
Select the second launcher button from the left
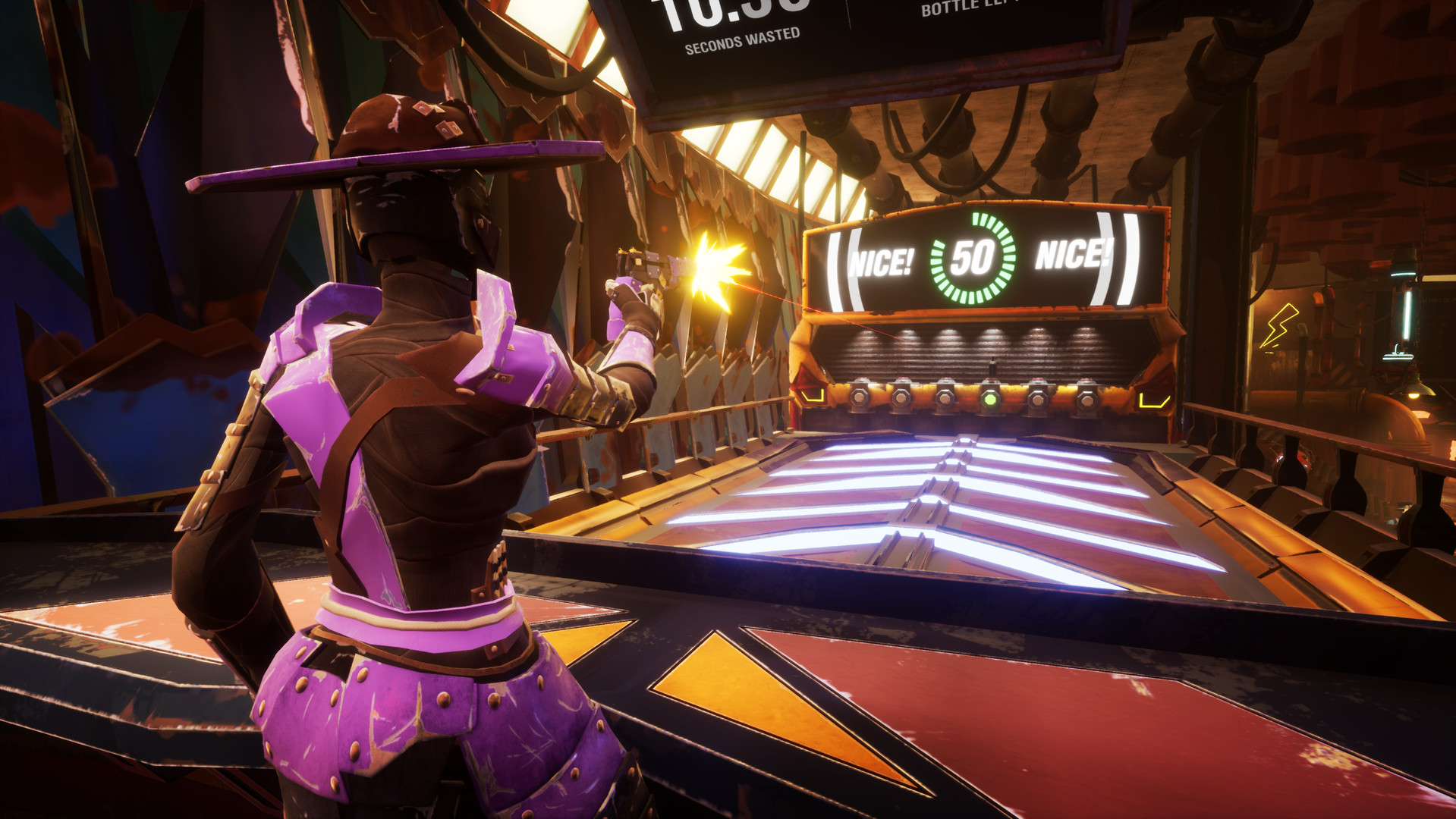point(901,398)
